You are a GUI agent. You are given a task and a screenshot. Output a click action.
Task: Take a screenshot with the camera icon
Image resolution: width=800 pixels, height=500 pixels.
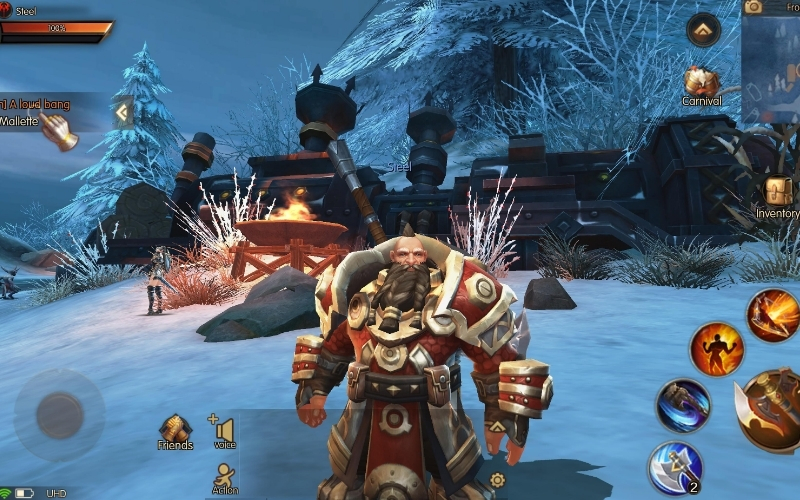coord(753,7)
